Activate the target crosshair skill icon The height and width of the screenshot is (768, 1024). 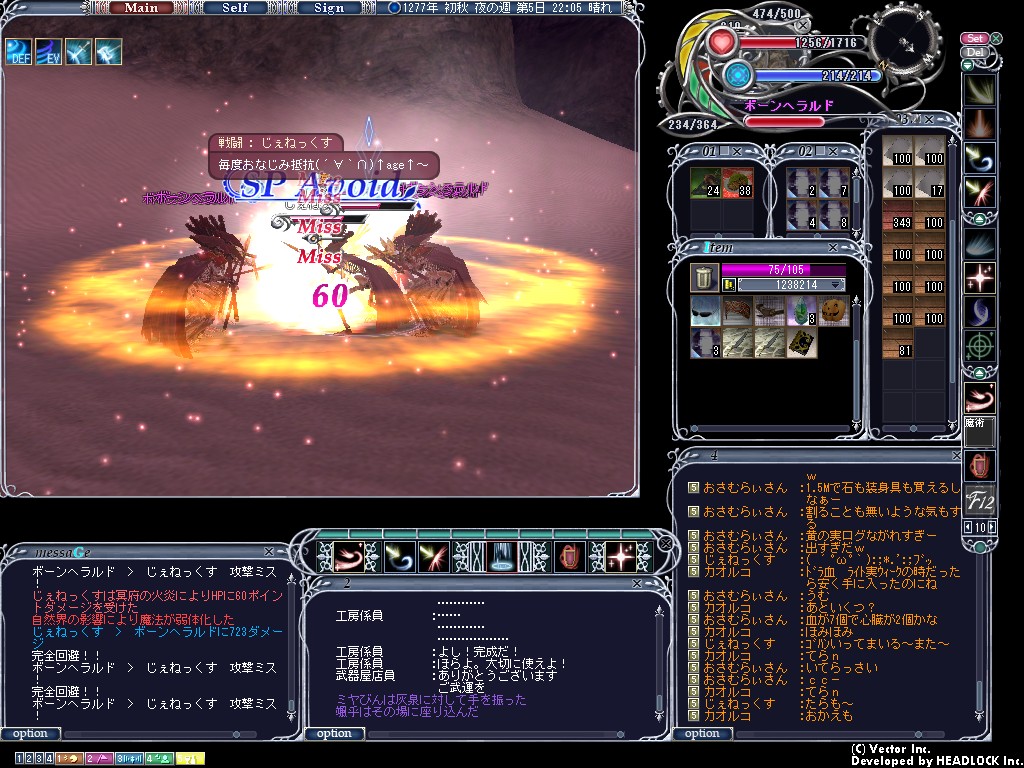(978, 345)
